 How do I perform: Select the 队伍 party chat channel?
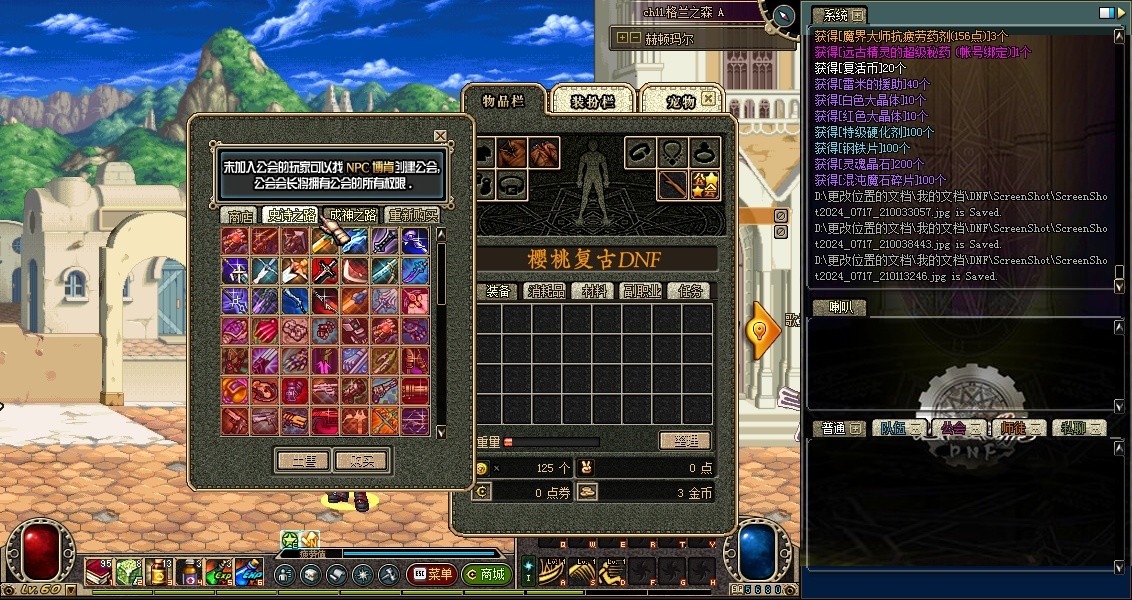point(893,428)
